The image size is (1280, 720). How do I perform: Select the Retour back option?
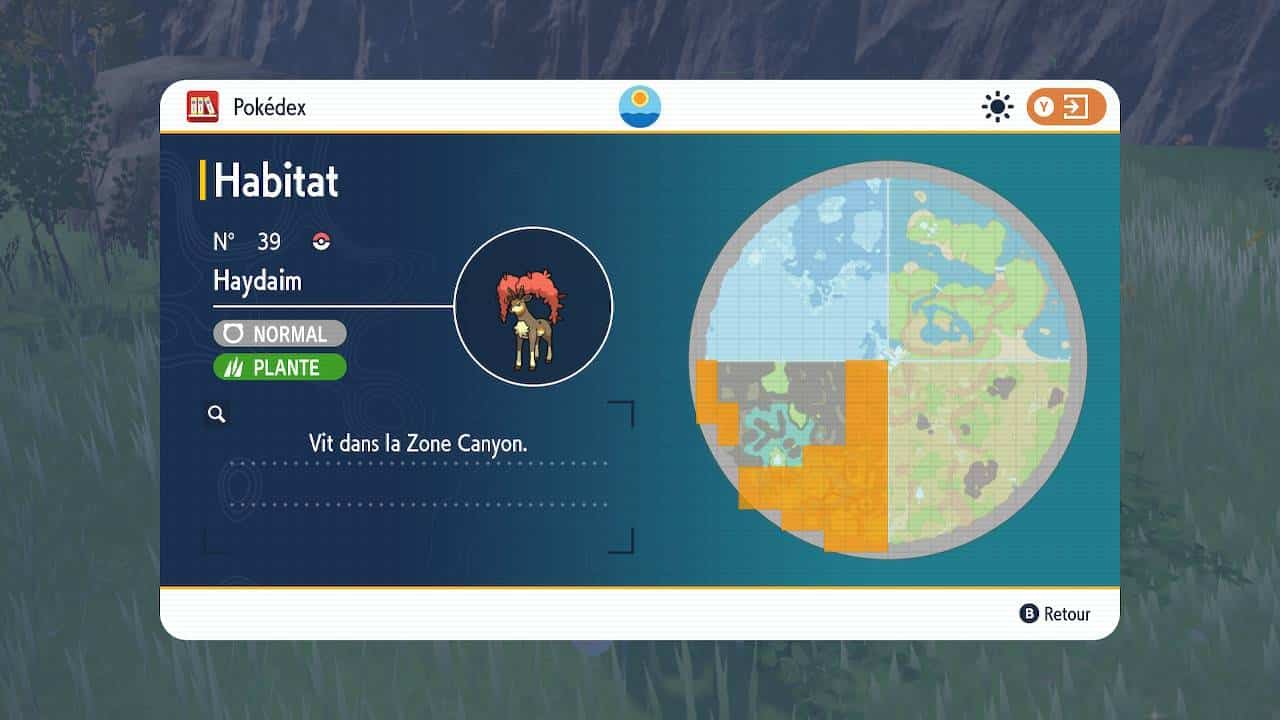(1055, 614)
